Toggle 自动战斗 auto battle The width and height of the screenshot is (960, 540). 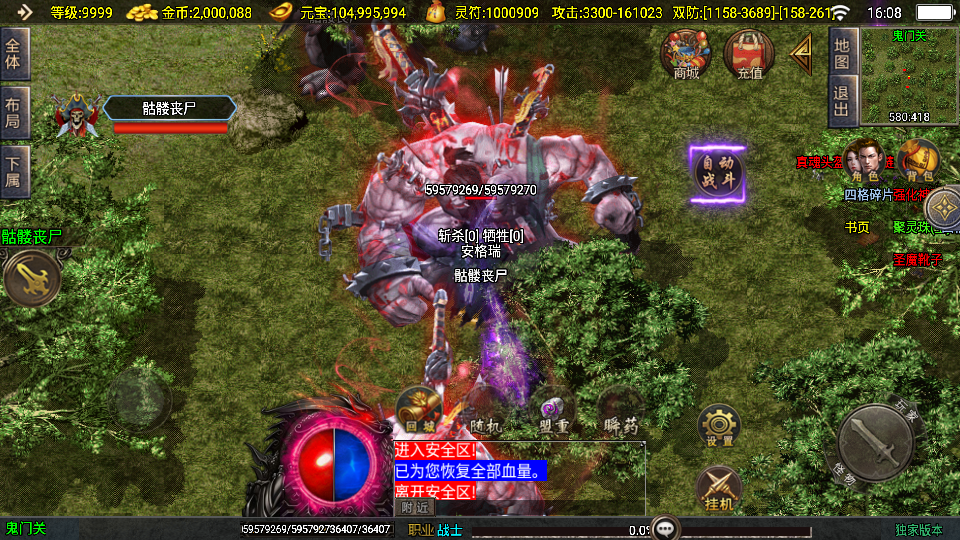pos(717,174)
